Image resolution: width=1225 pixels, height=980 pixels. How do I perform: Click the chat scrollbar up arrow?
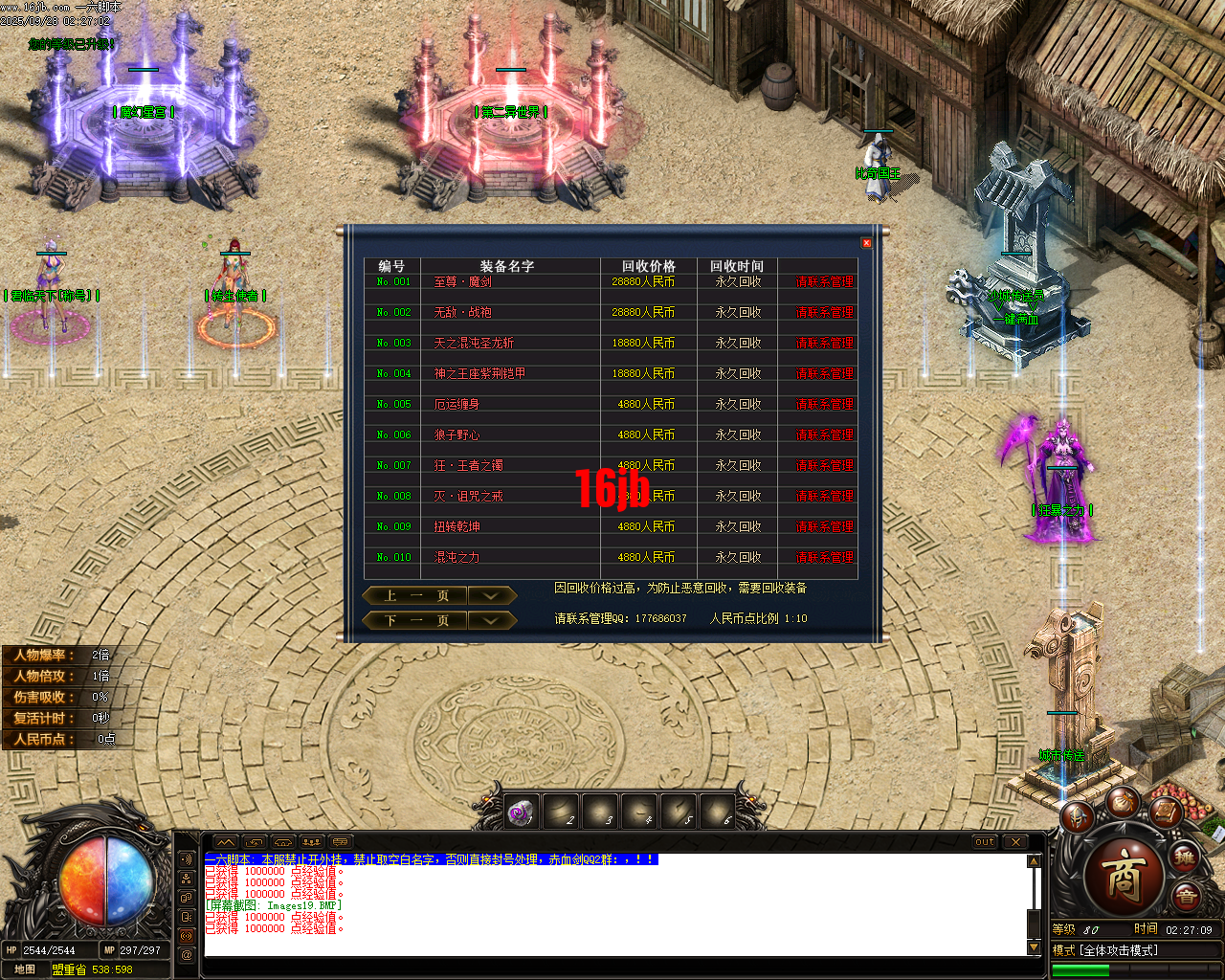(1034, 859)
